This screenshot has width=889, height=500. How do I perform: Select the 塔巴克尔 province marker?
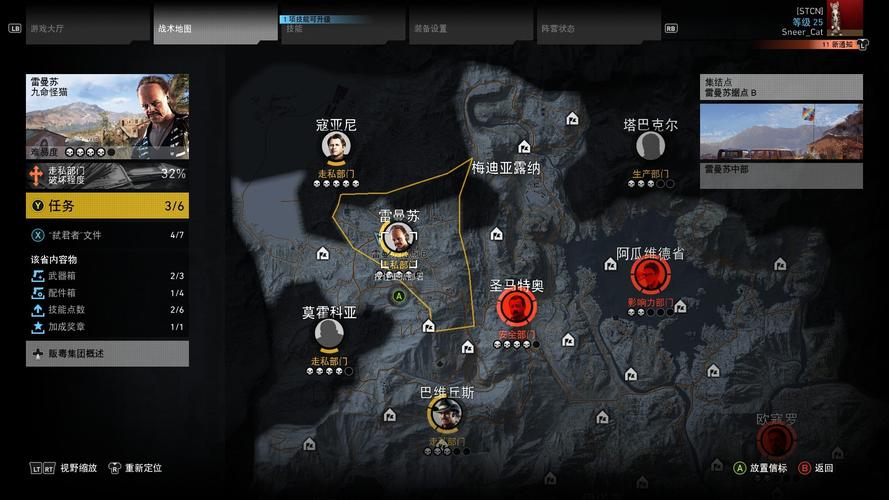click(650, 146)
